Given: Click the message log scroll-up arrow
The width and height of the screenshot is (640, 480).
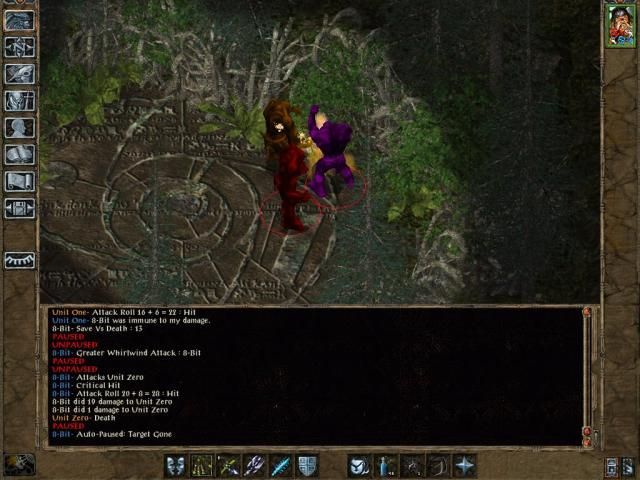Looking at the screenshot, I should pyautogui.click(x=586, y=313).
